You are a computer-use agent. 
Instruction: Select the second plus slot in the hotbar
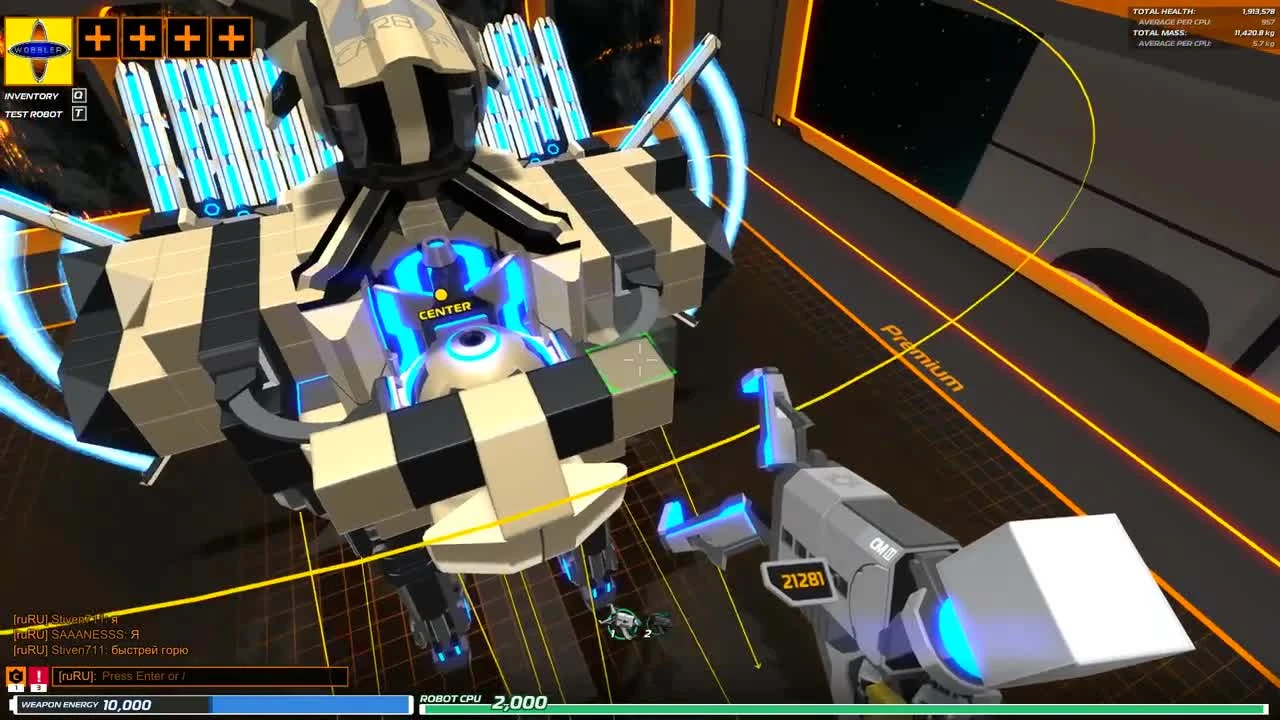(x=141, y=38)
